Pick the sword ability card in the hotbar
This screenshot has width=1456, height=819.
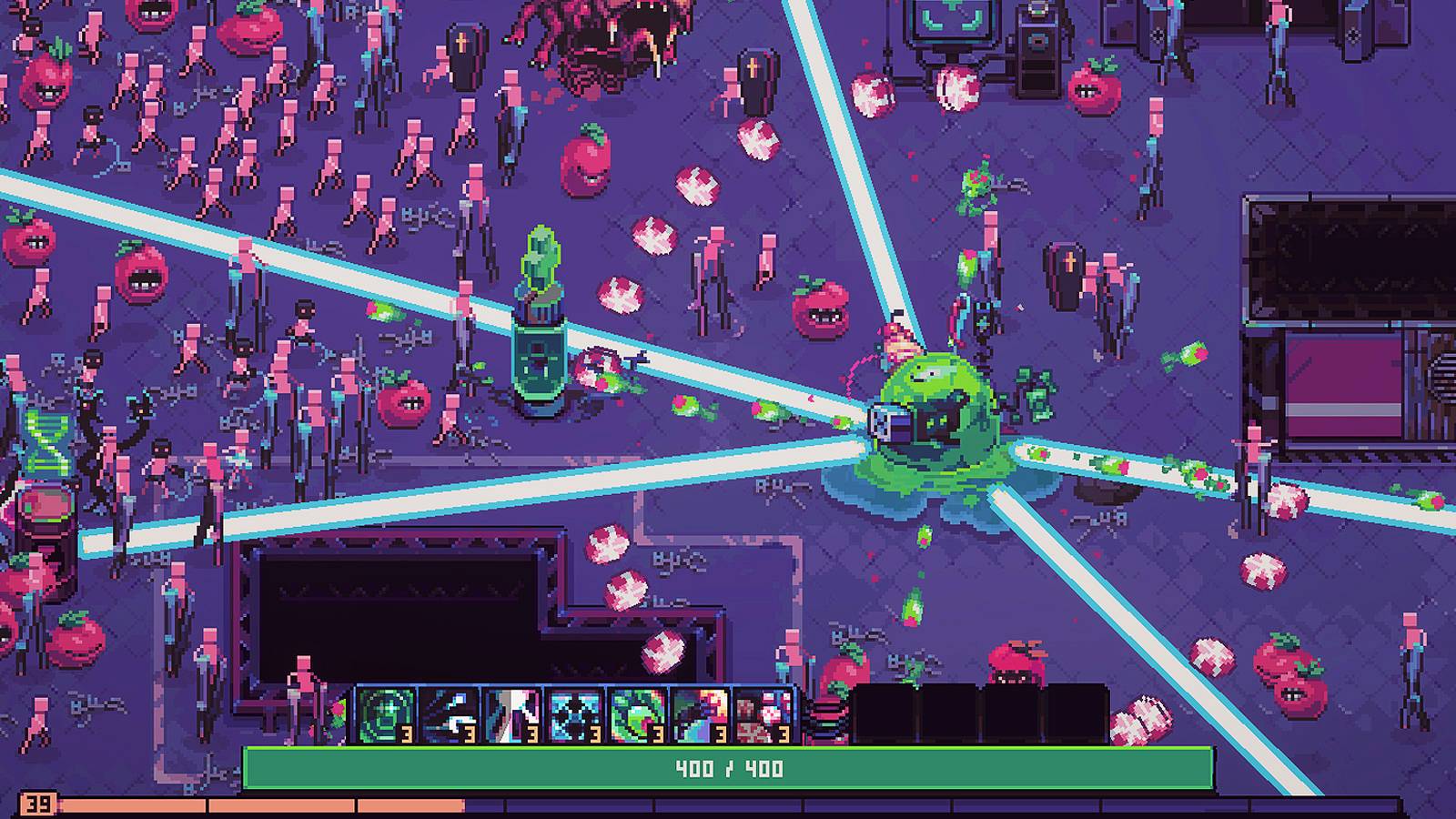[x=511, y=714]
